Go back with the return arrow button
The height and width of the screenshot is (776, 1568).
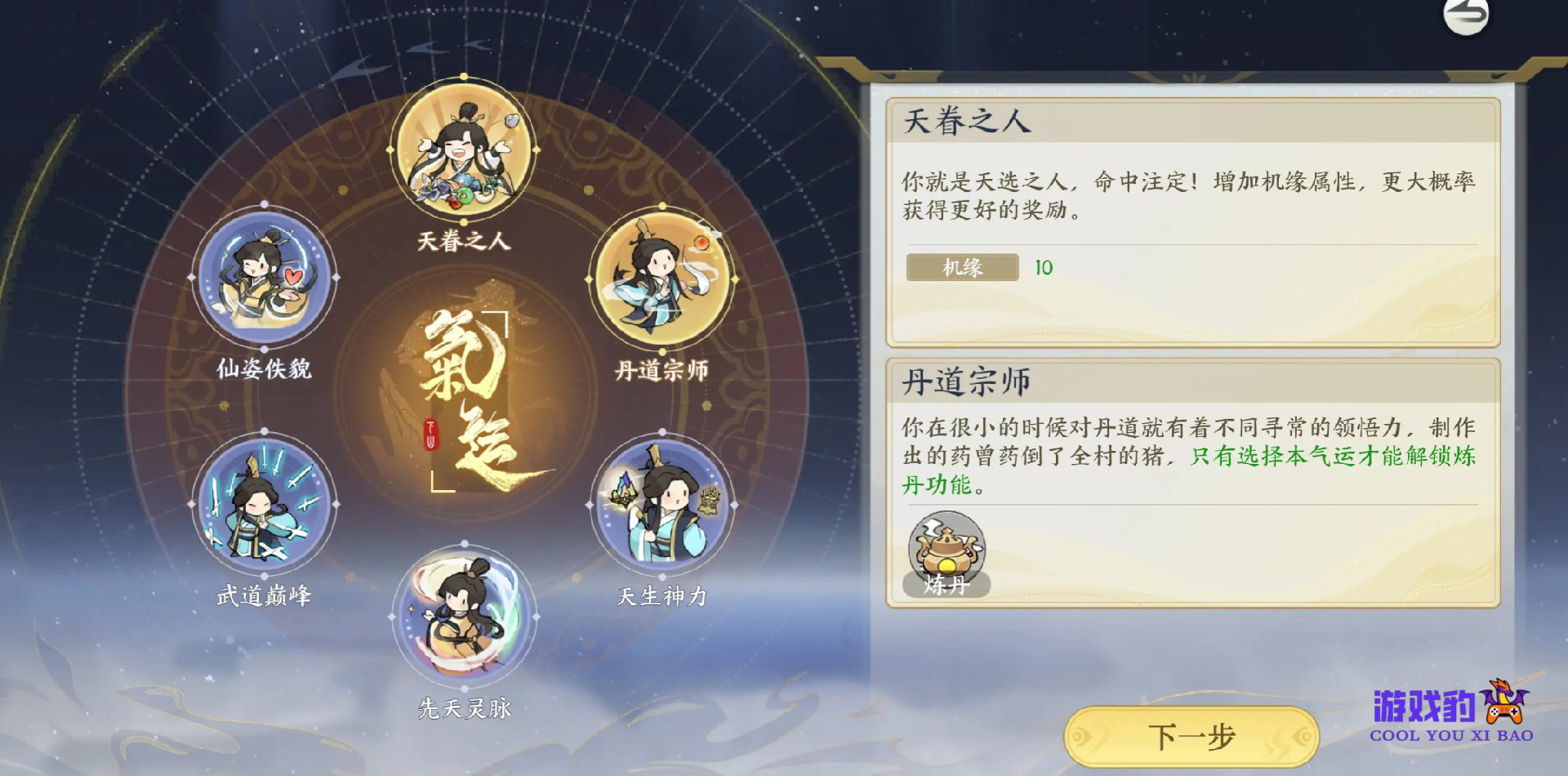(x=1466, y=15)
